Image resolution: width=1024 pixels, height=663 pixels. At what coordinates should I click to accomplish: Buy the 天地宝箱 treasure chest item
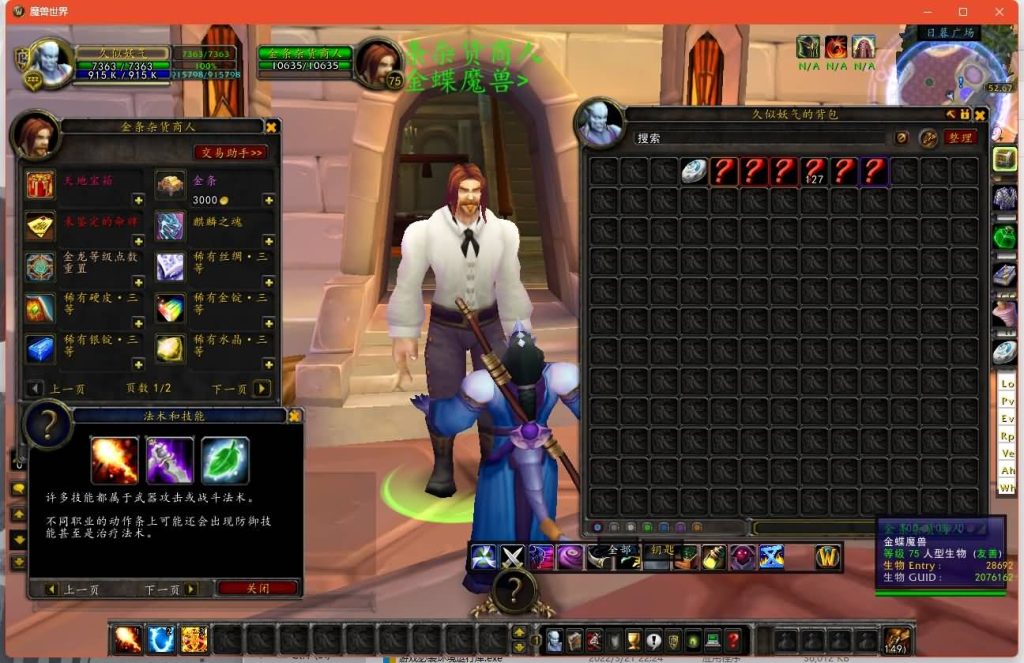pyautogui.click(x=41, y=185)
